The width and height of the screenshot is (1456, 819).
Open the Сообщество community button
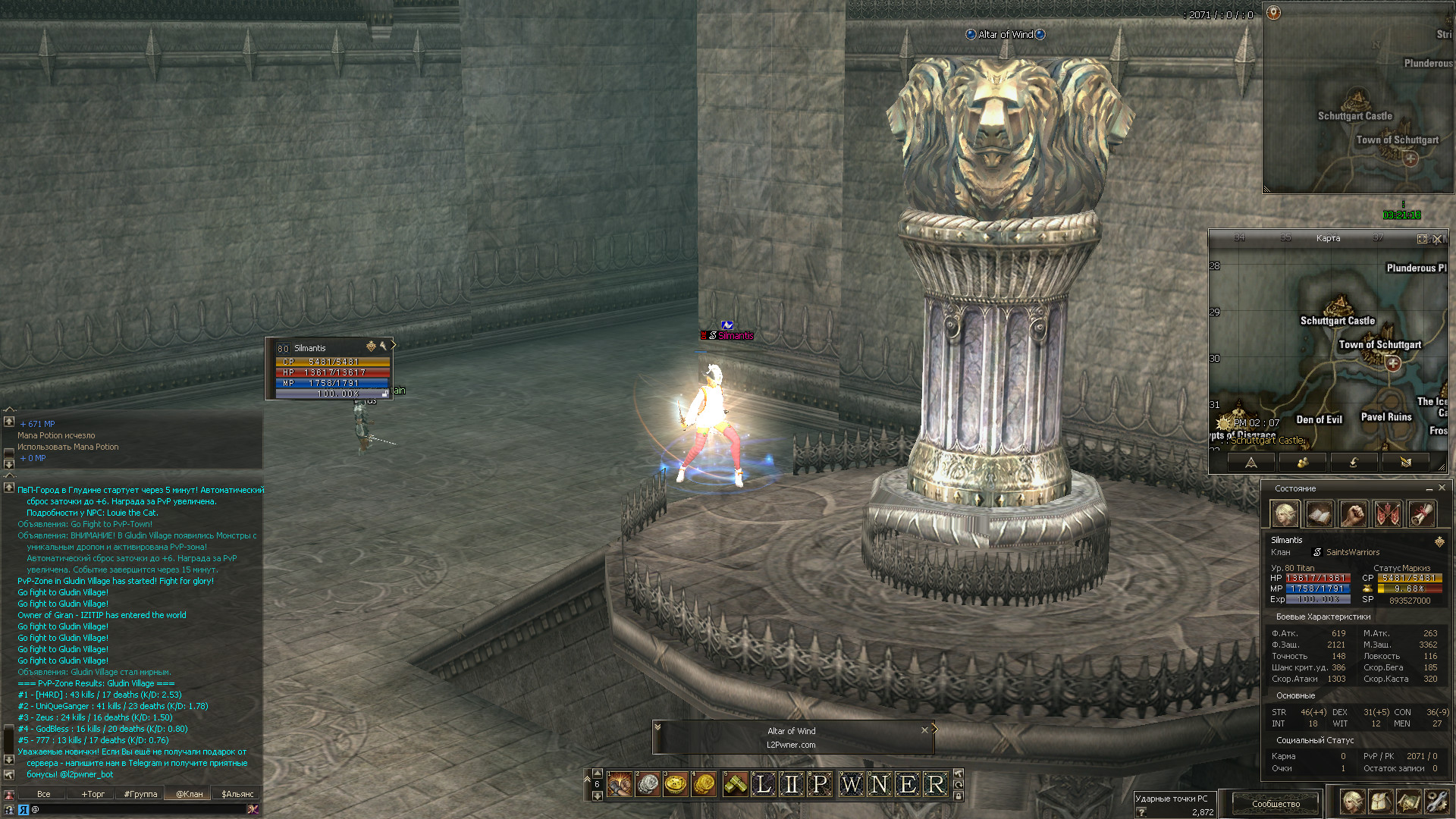pos(1276,803)
